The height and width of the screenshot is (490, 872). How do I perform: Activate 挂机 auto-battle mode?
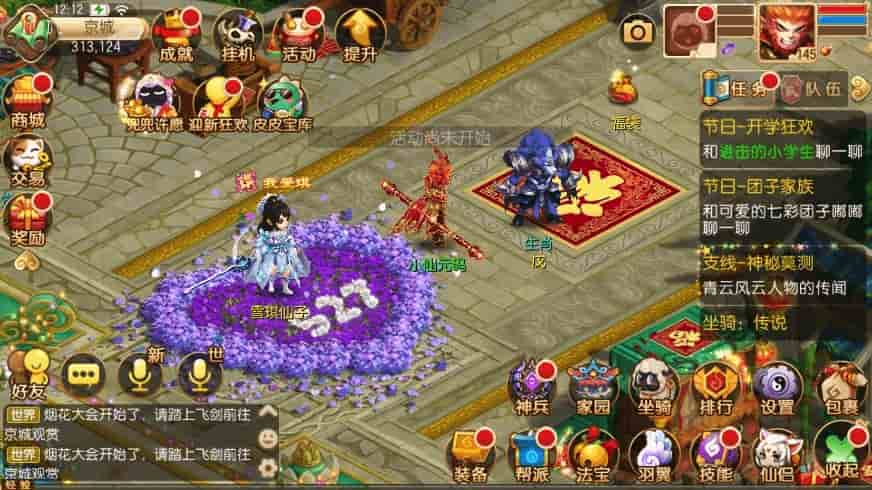point(238,34)
